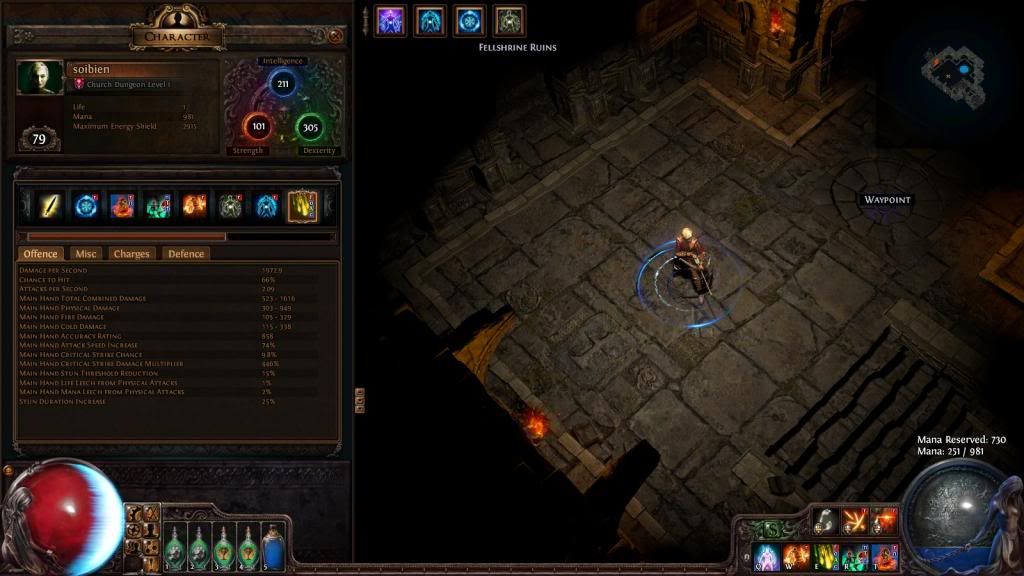
Task: Click the purple aura buff icon
Action: 391,21
